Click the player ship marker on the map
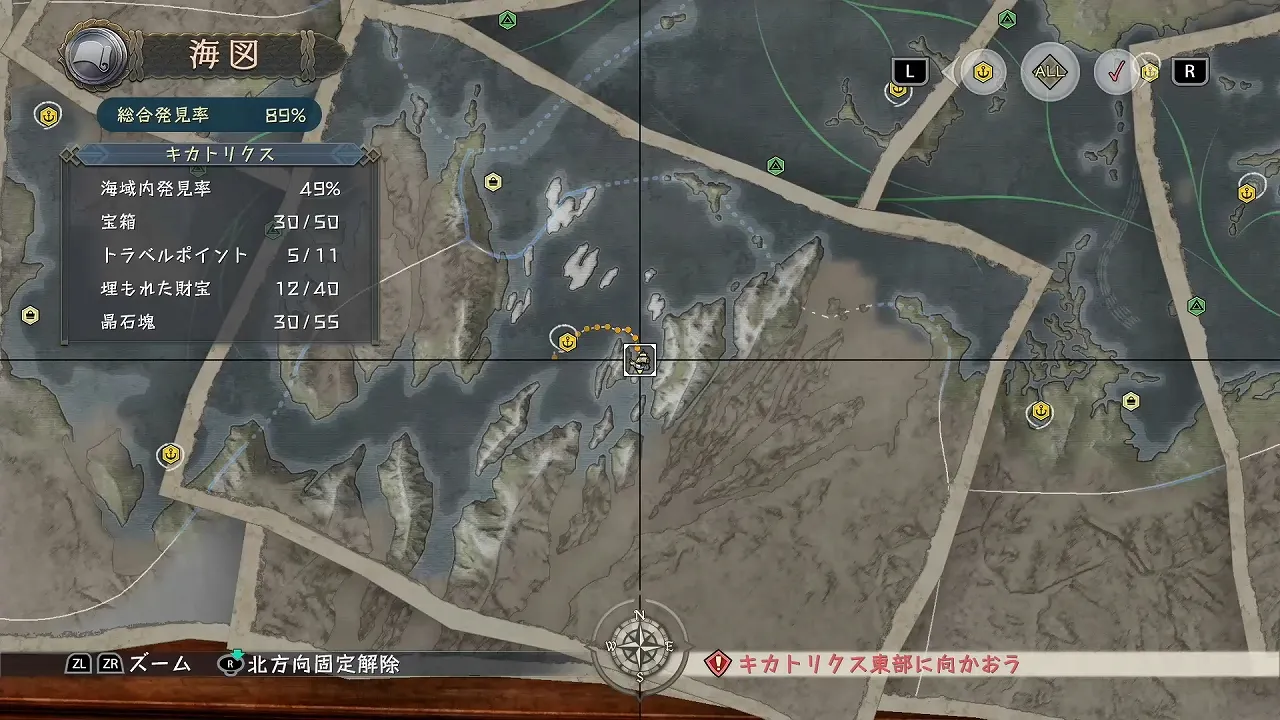 point(638,362)
